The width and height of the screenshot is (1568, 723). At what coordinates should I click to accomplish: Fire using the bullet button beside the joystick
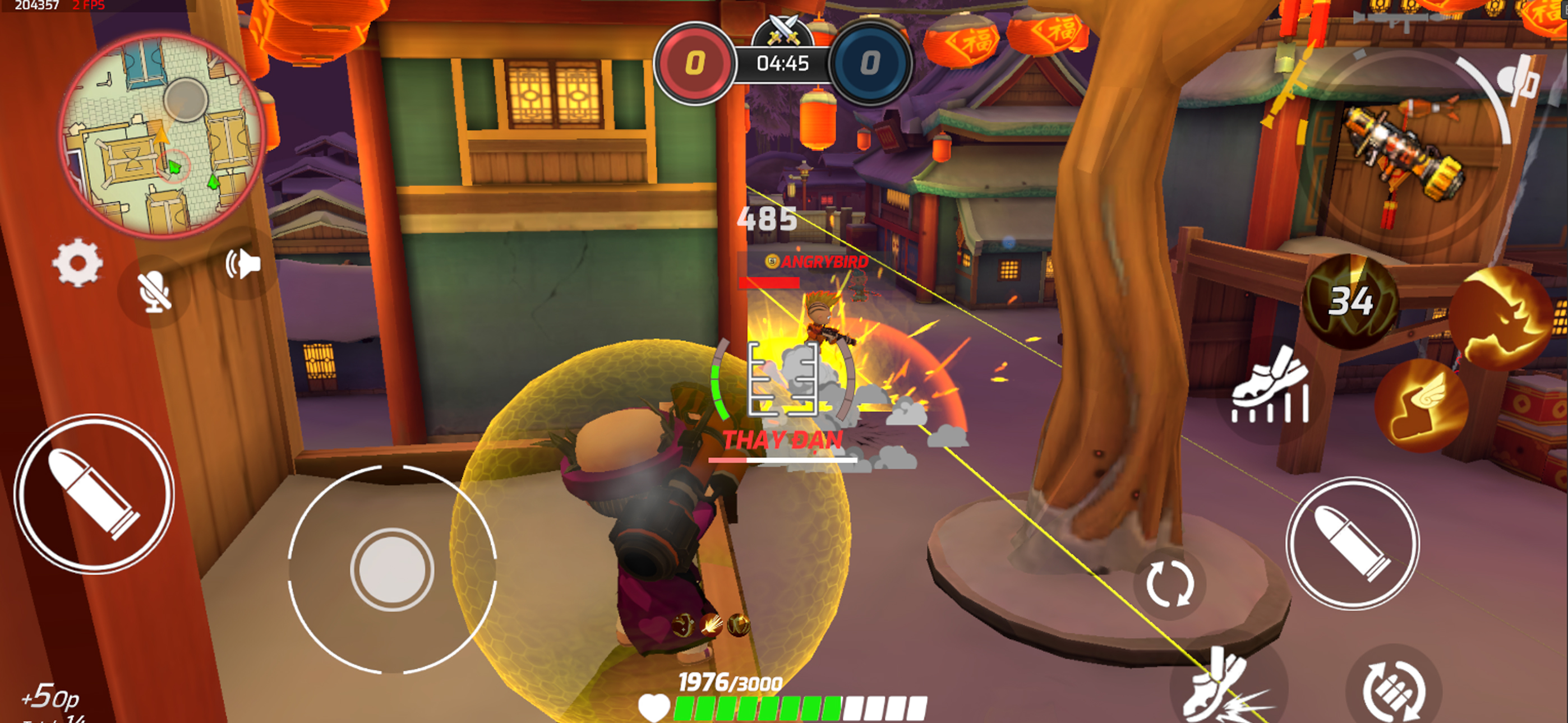(94, 494)
